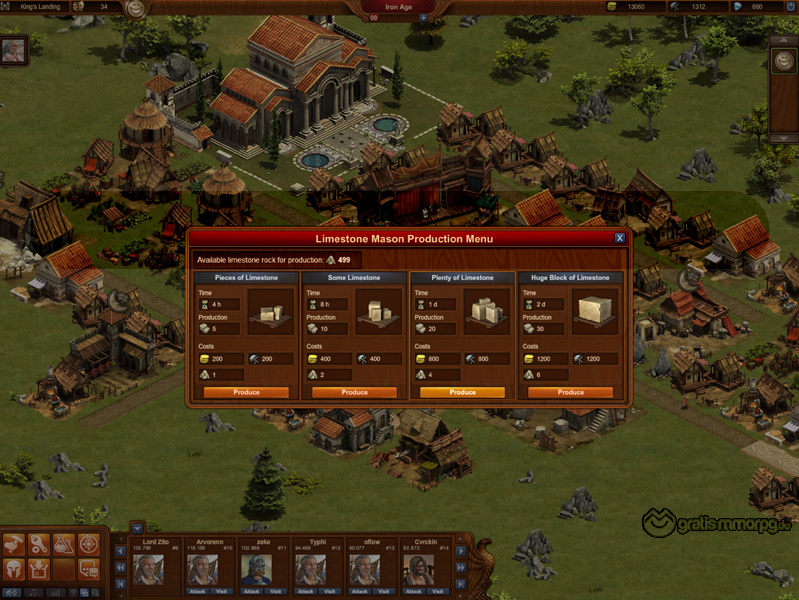The height and width of the screenshot is (600, 799).
Task: Attack player oflow
Action: pos(358,591)
